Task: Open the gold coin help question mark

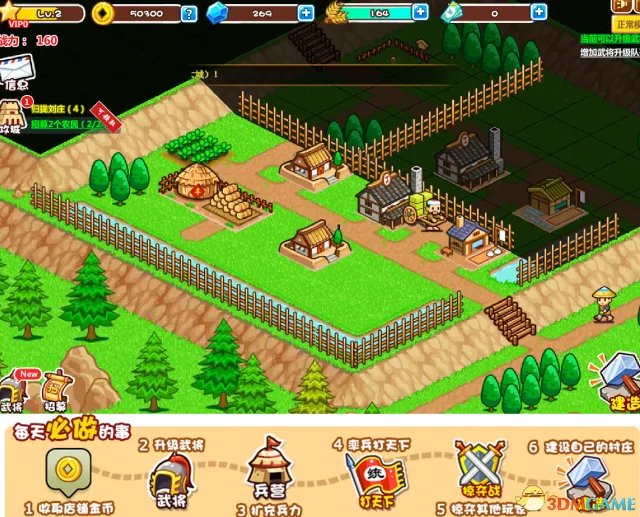Action: click(189, 13)
